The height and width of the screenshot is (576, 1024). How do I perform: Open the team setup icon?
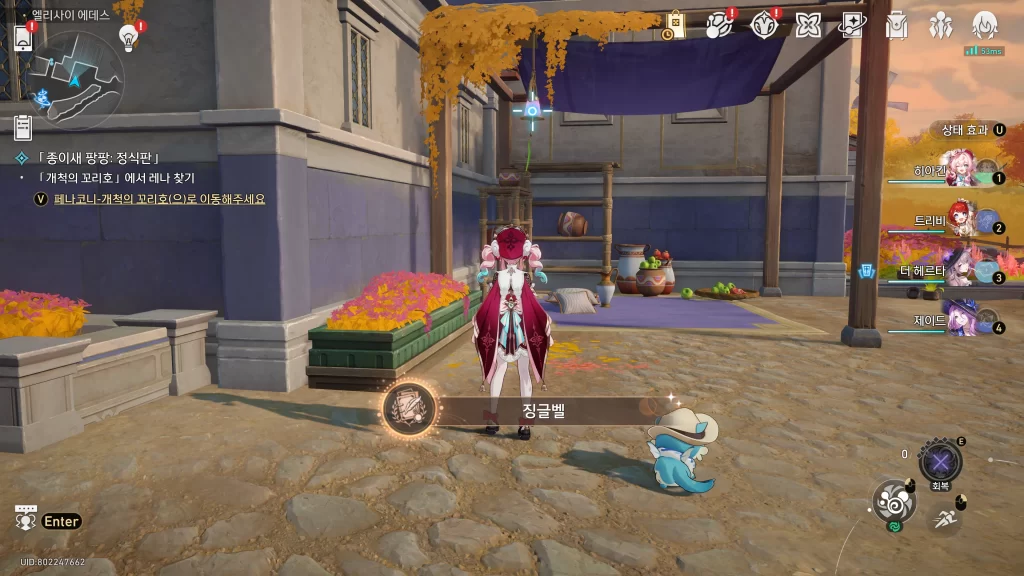[x=940, y=25]
